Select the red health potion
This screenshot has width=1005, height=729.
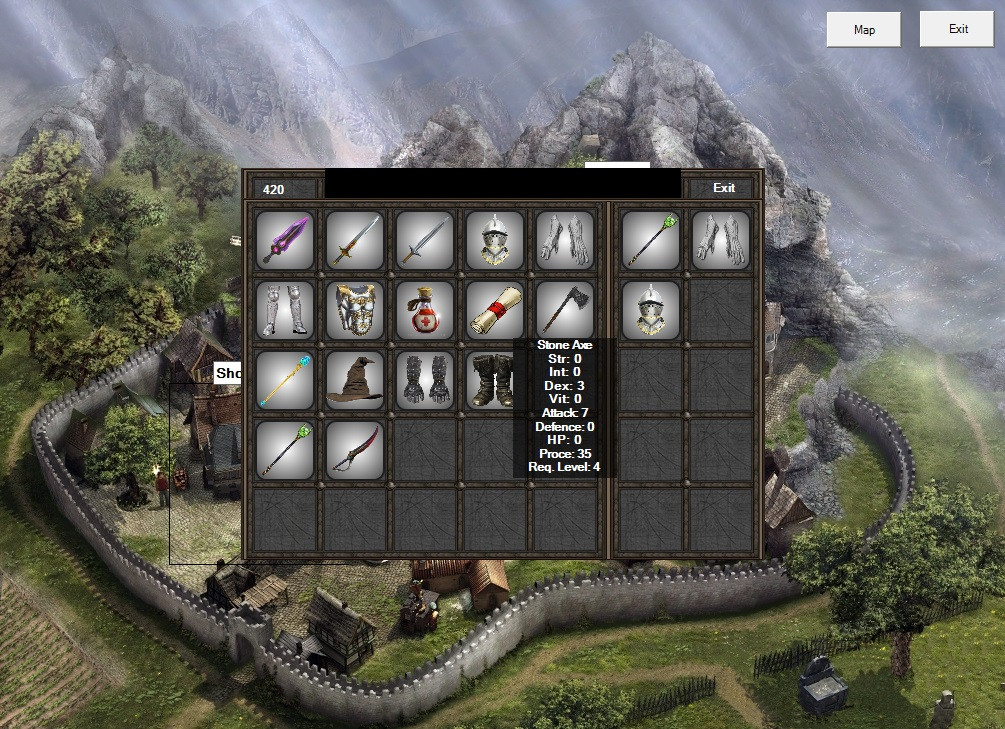pyautogui.click(x=425, y=310)
